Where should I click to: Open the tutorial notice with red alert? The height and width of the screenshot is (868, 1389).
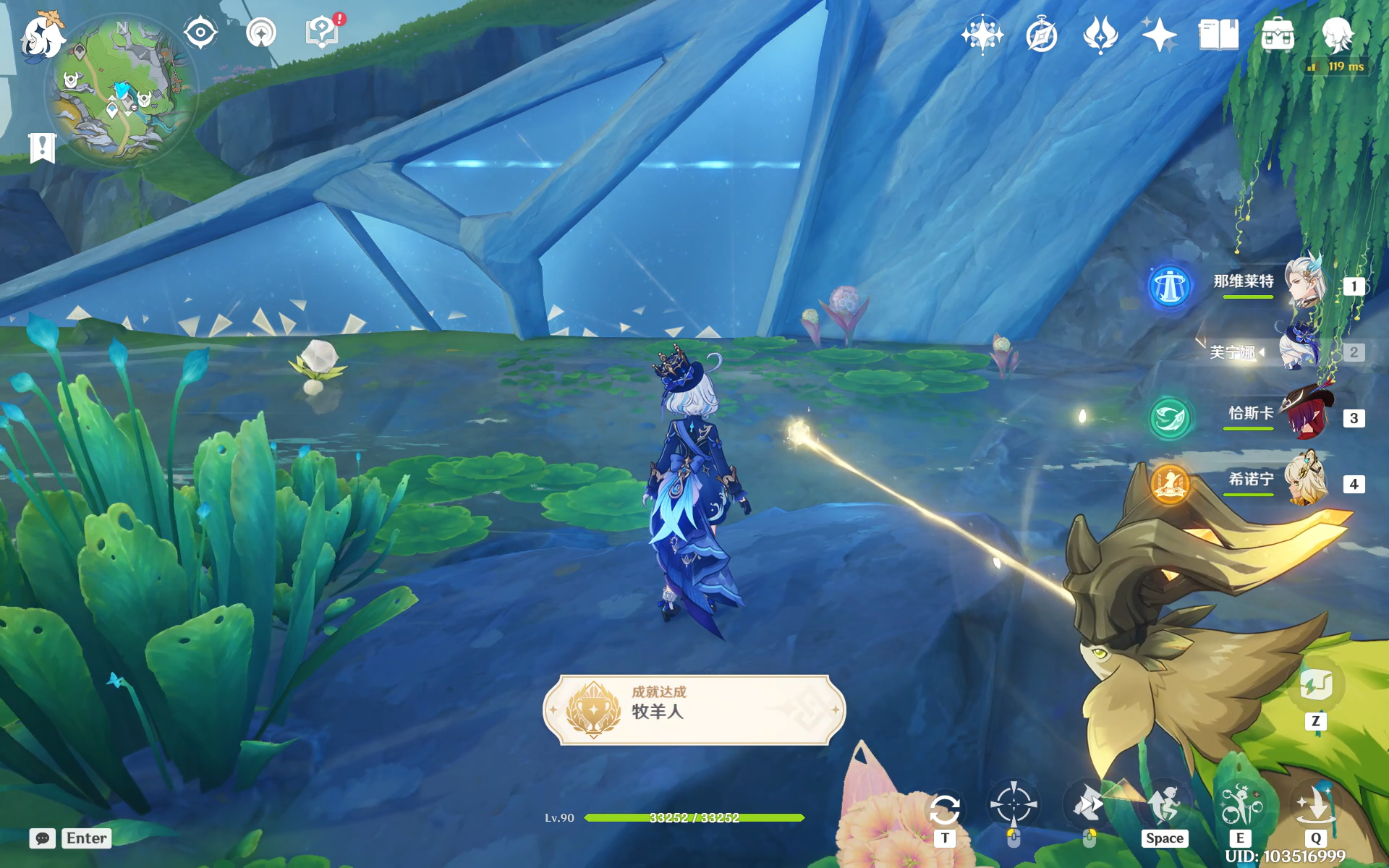[x=323, y=33]
